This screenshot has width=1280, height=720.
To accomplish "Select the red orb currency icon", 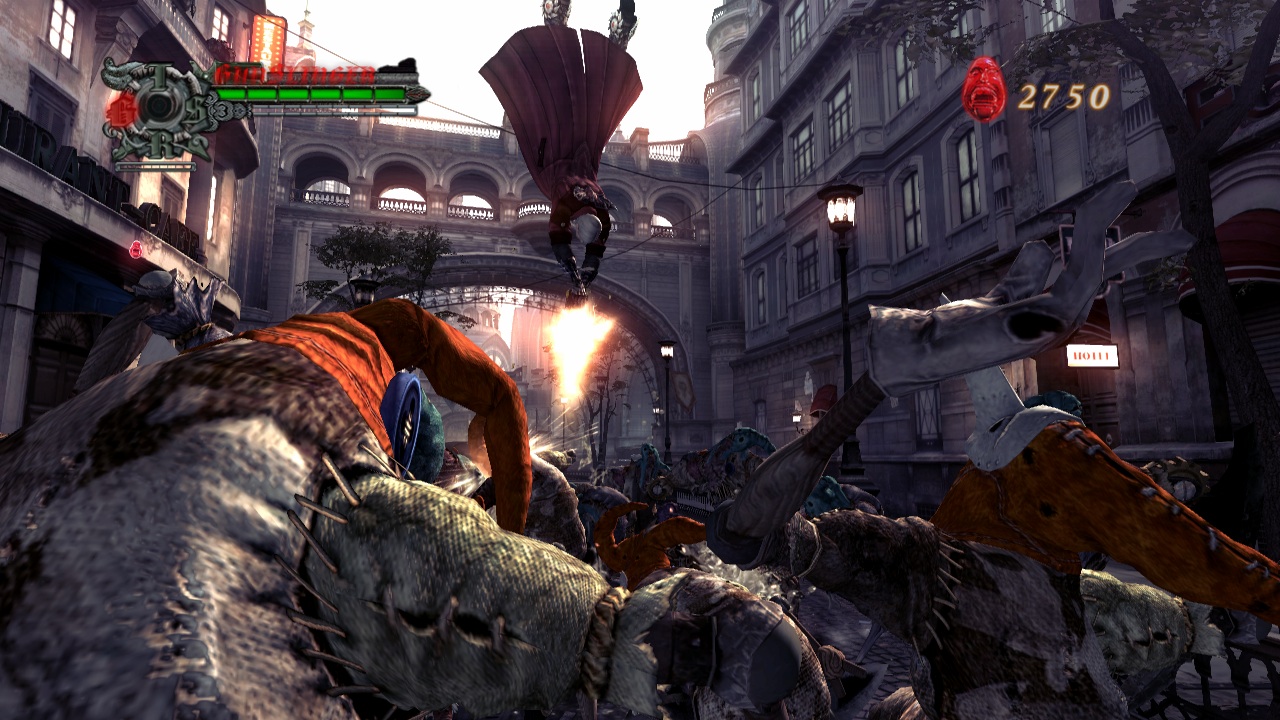I will pyautogui.click(x=984, y=91).
